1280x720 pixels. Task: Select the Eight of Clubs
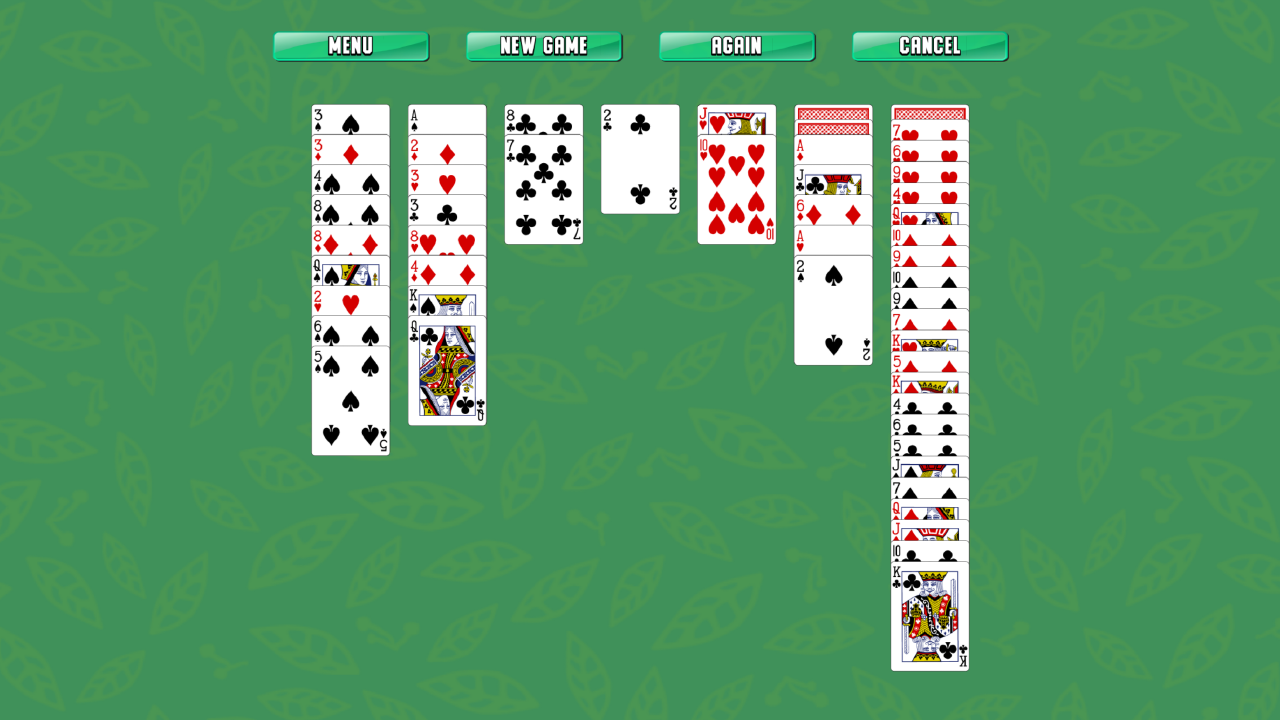[543, 118]
